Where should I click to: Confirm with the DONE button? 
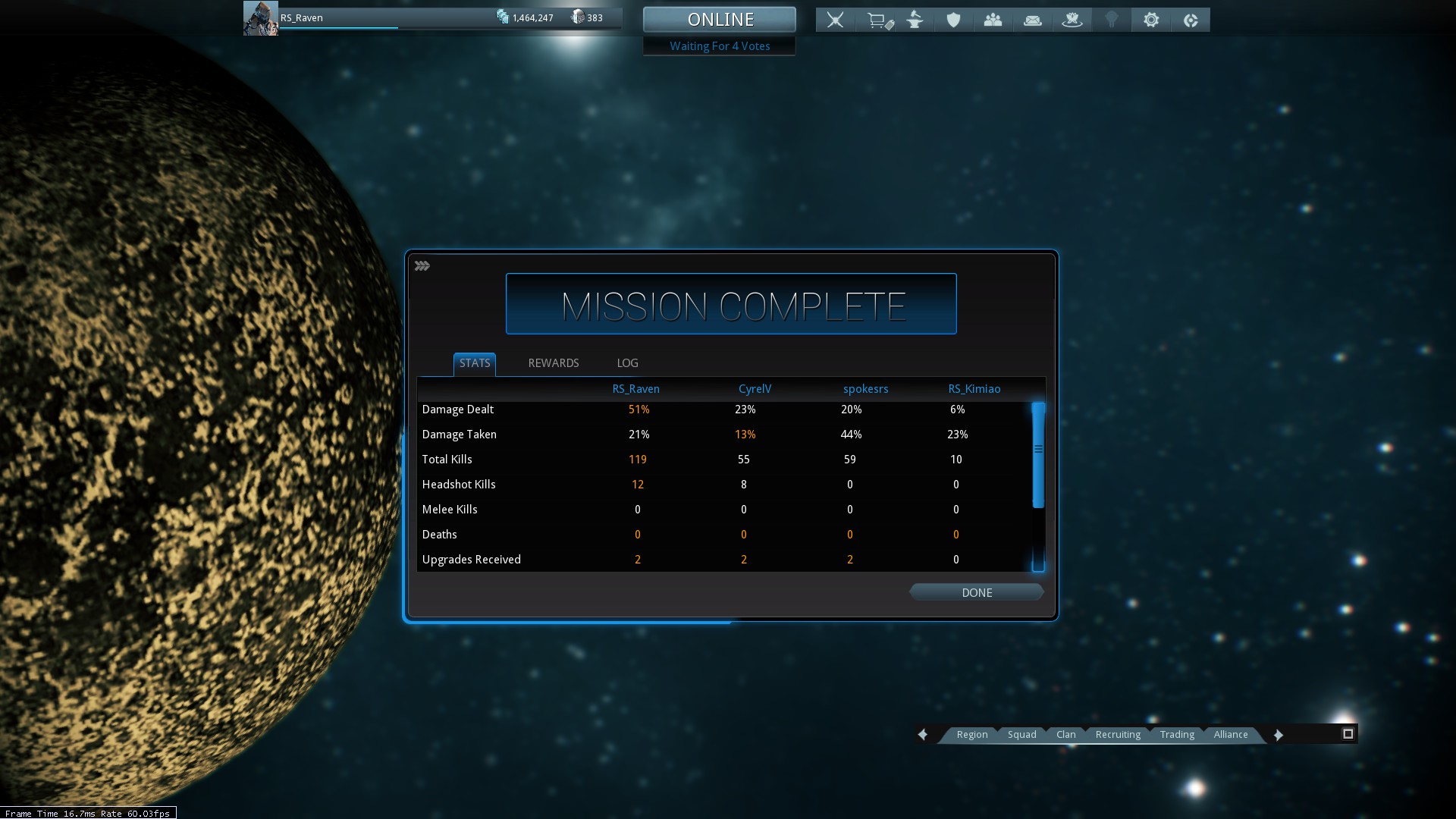click(976, 593)
